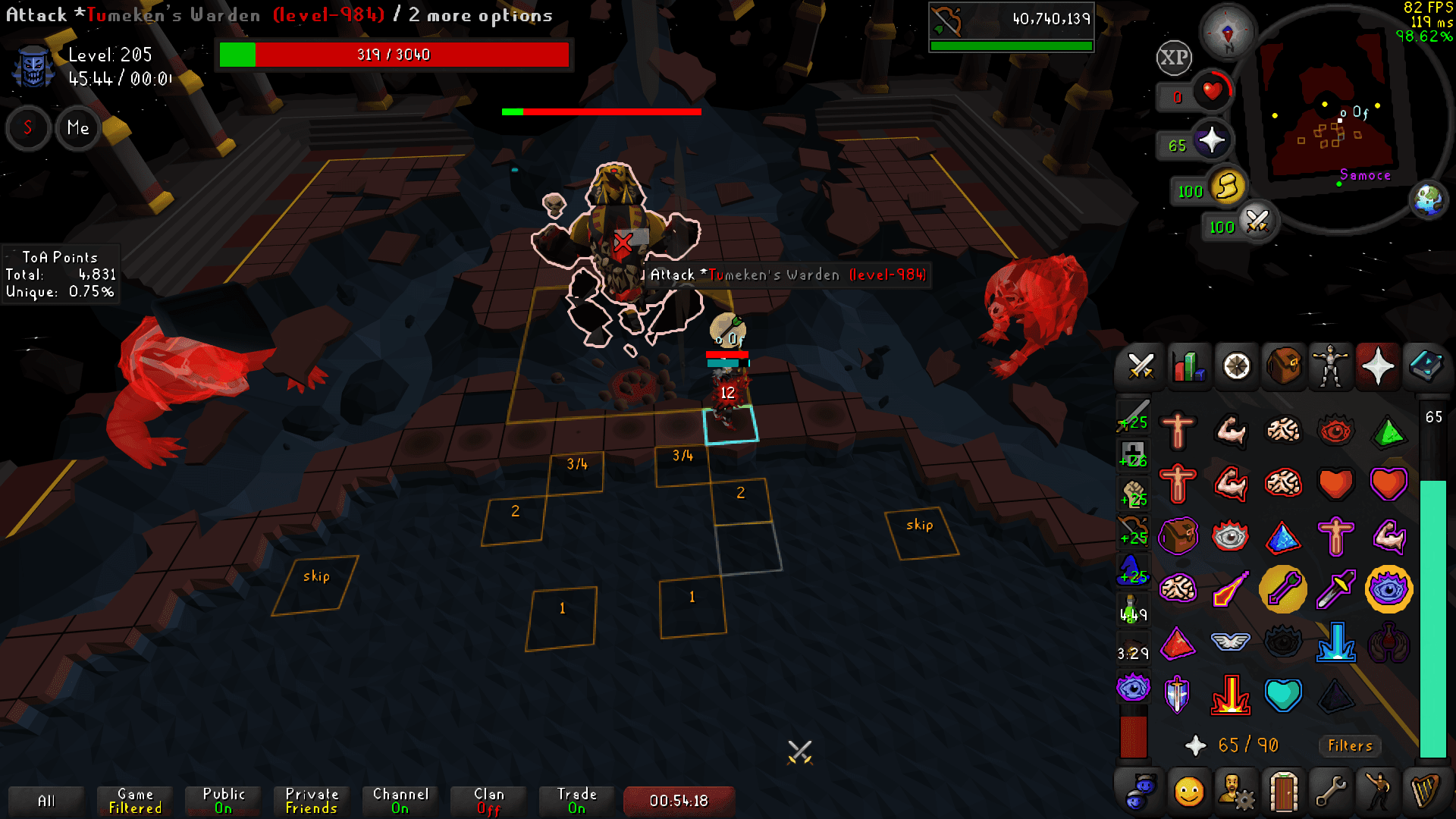Click the Filters button in prayer panel
The width and height of the screenshot is (1456, 819).
1349,746
